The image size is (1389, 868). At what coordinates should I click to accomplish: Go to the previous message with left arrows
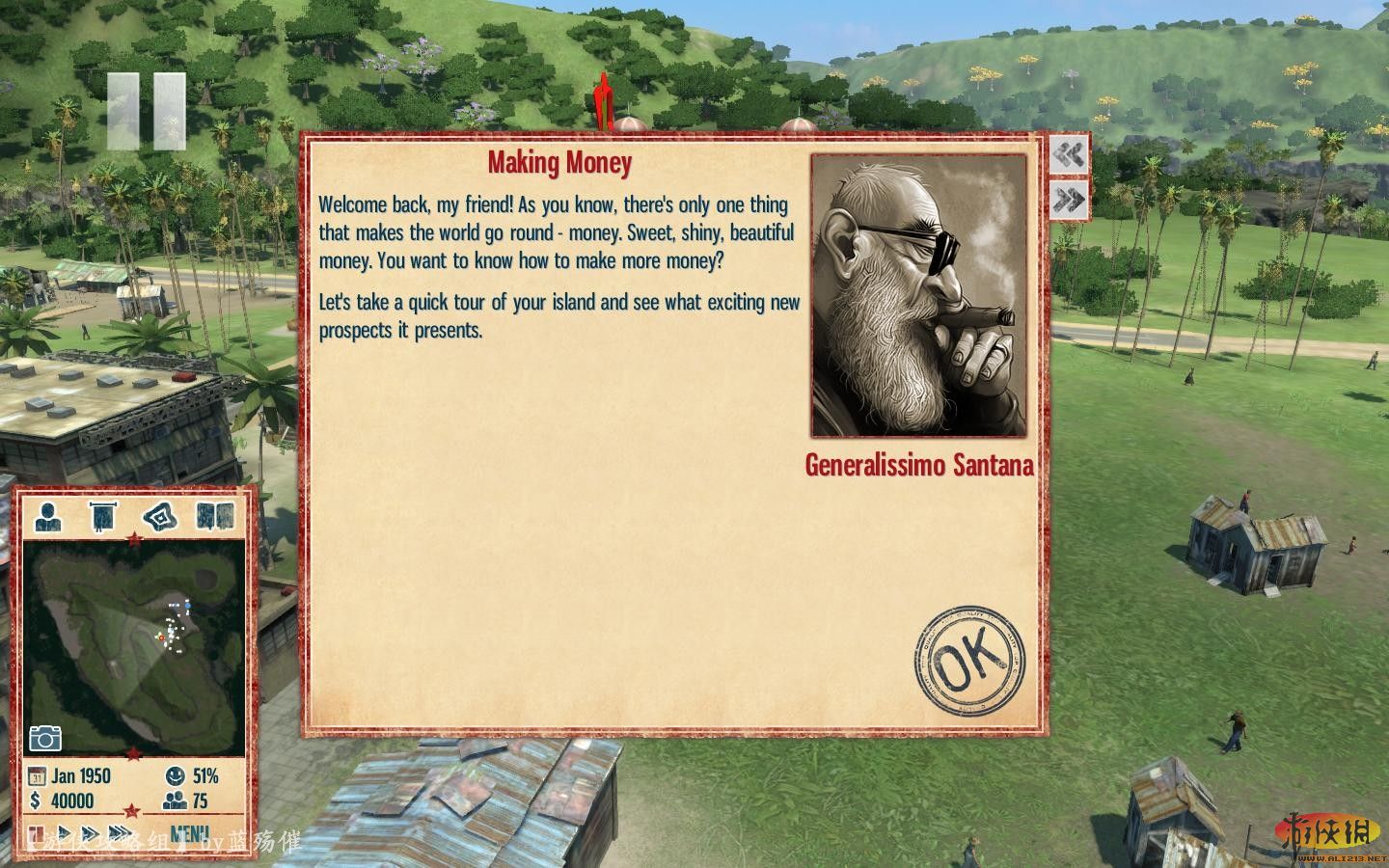pyautogui.click(x=1068, y=154)
